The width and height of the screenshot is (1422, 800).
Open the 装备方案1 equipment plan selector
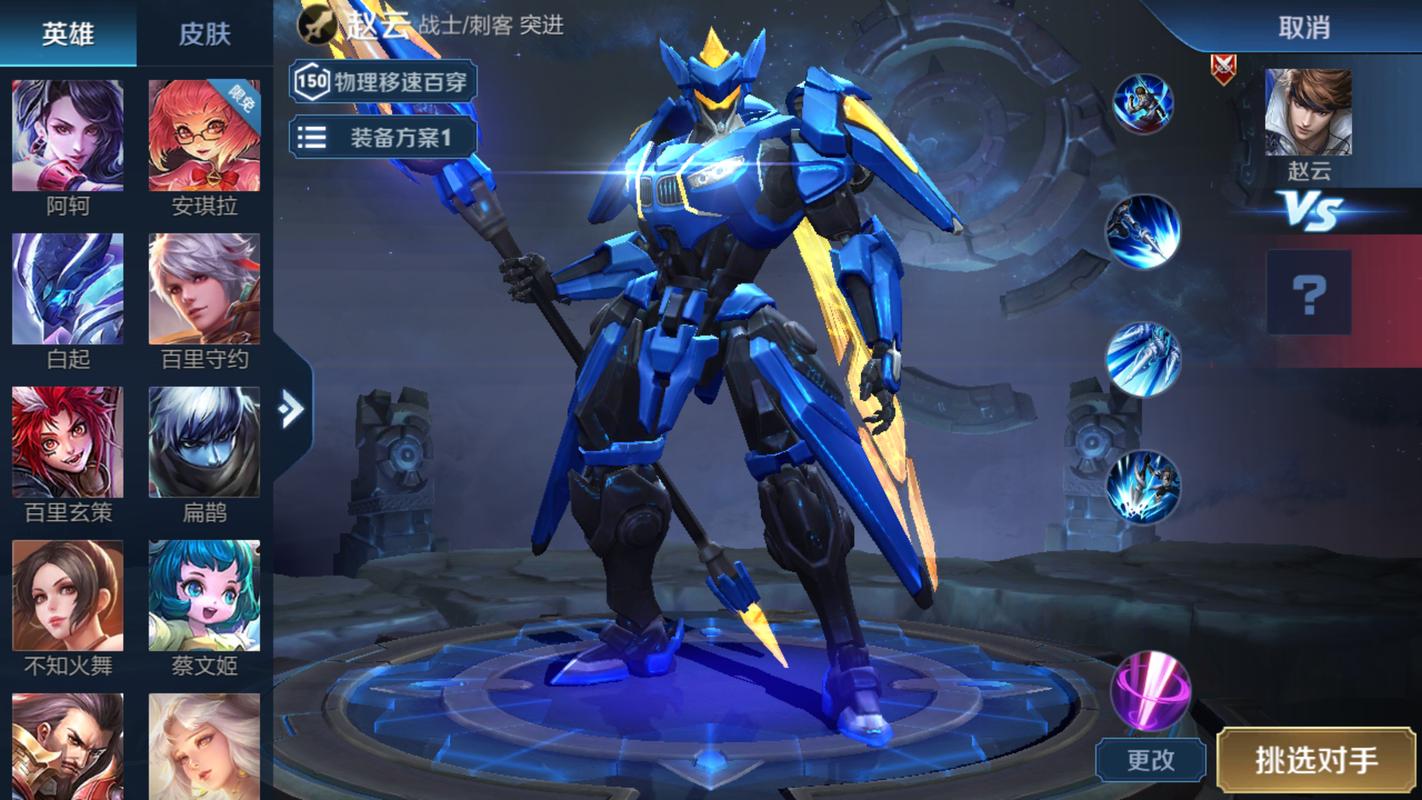tap(383, 136)
